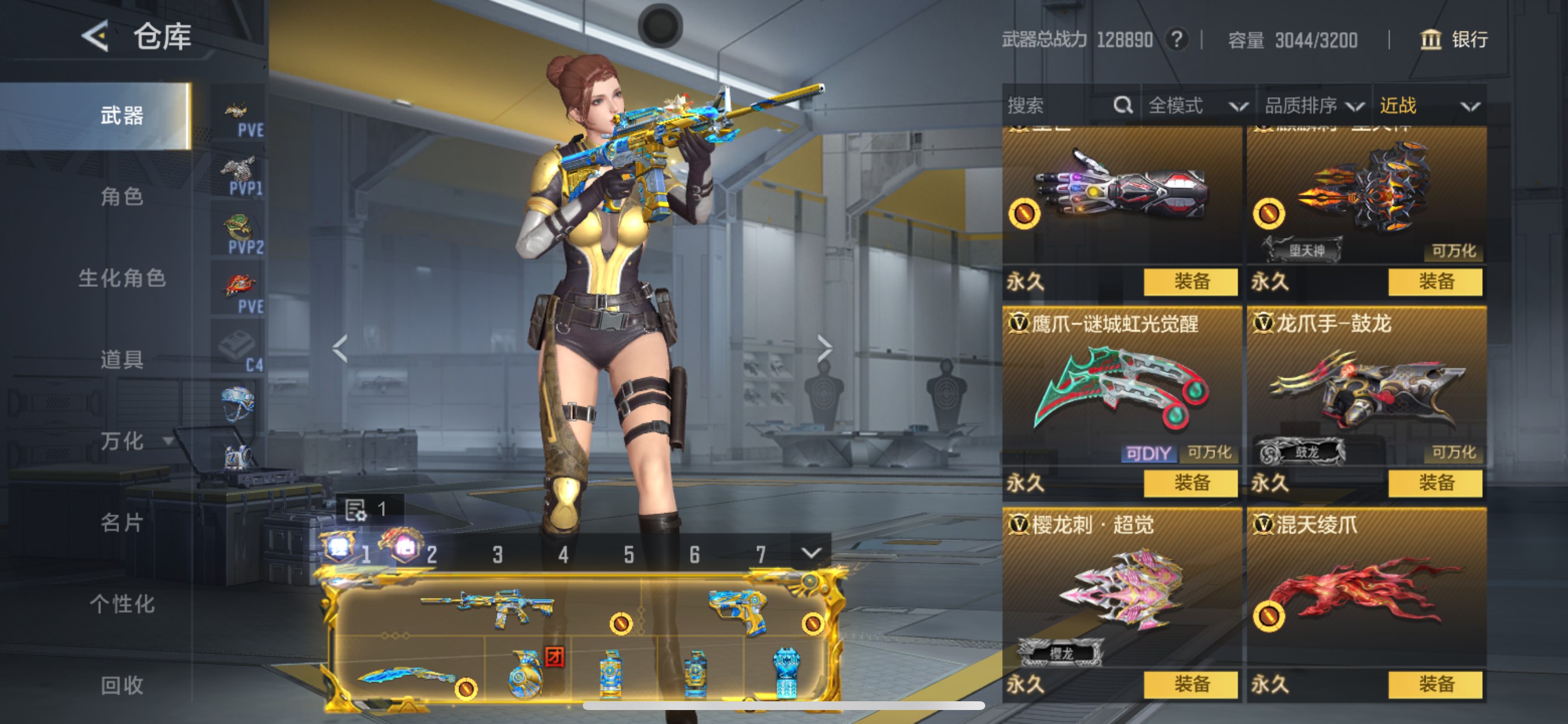Select loadout bag number 3

[498, 554]
